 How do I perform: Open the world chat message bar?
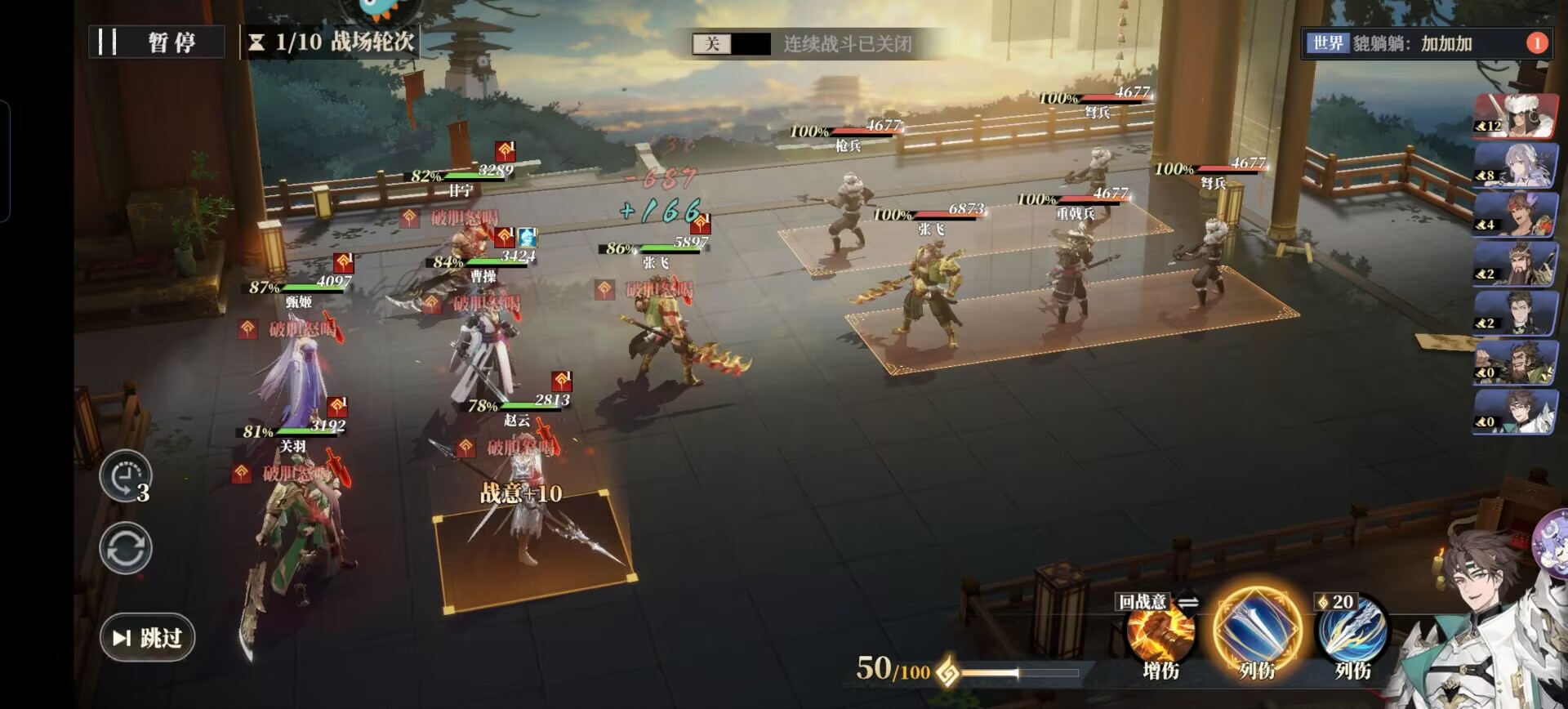tap(1413, 43)
